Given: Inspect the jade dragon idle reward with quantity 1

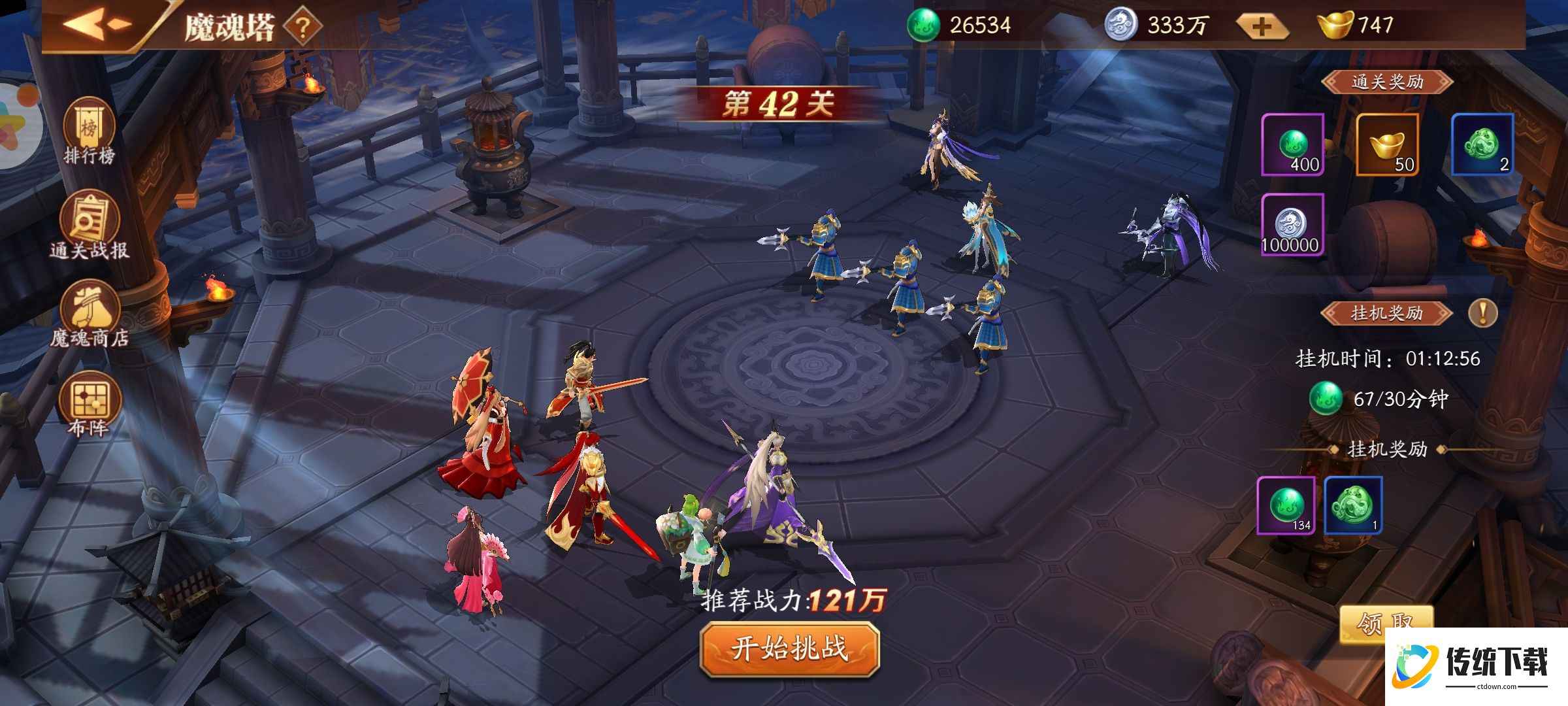Looking at the screenshot, I should click(x=1353, y=505).
